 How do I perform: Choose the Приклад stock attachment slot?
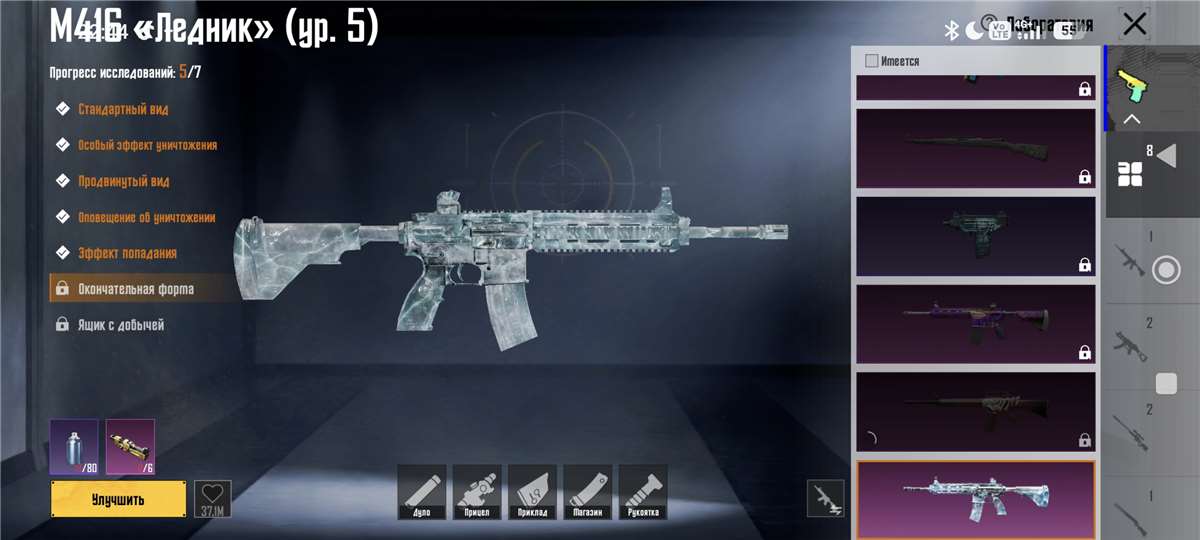click(x=532, y=492)
